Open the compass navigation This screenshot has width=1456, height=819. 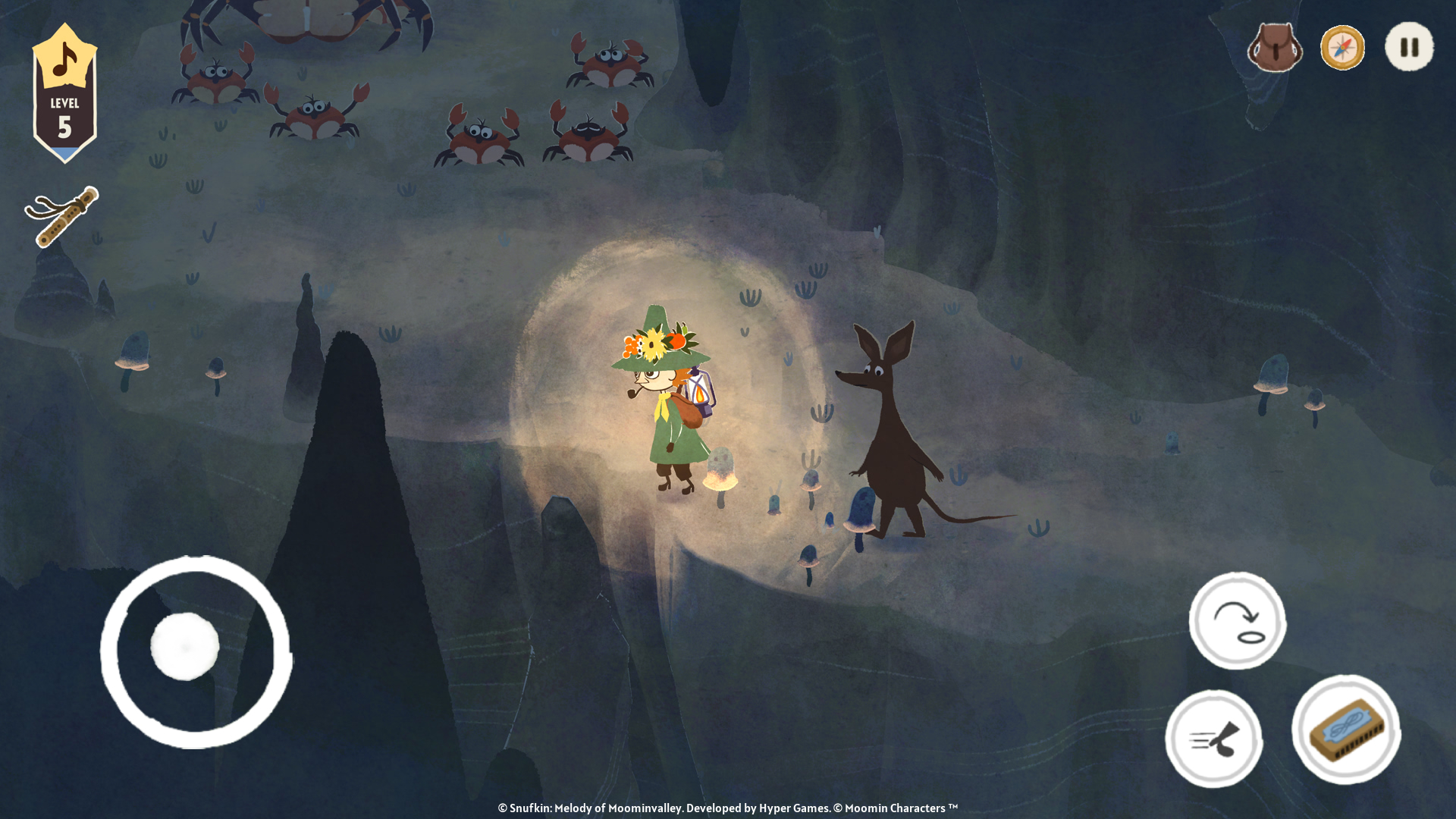(1342, 48)
